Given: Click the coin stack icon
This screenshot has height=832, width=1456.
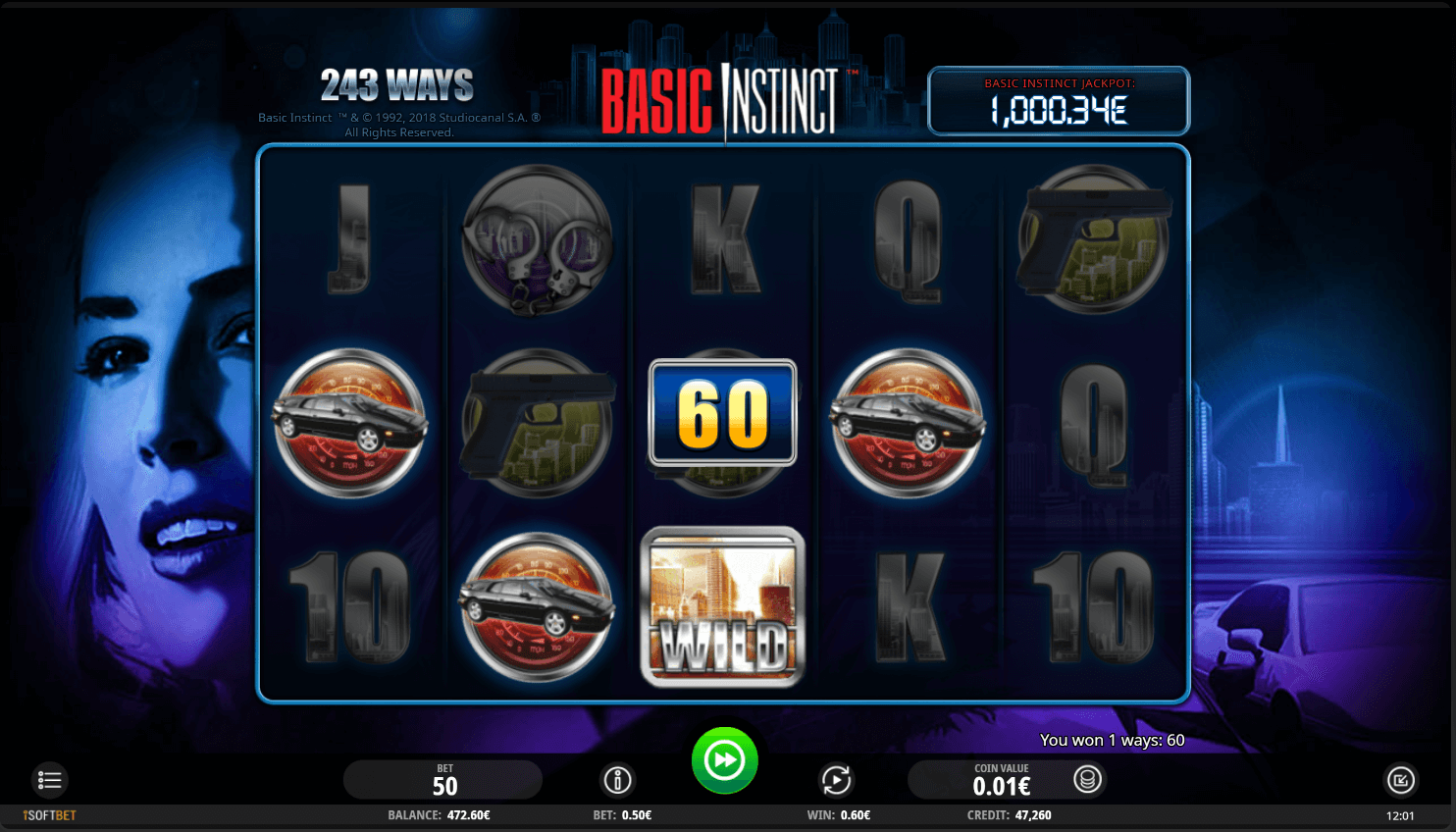Looking at the screenshot, I should tap(1087, 779).
